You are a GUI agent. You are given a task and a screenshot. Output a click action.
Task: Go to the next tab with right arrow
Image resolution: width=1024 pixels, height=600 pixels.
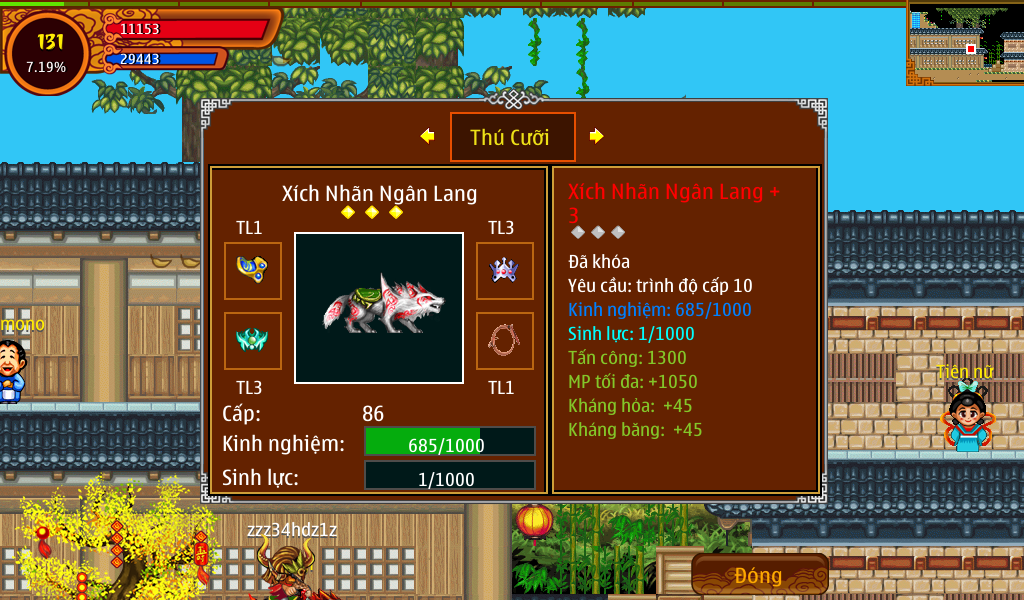(x=597, y=136)
